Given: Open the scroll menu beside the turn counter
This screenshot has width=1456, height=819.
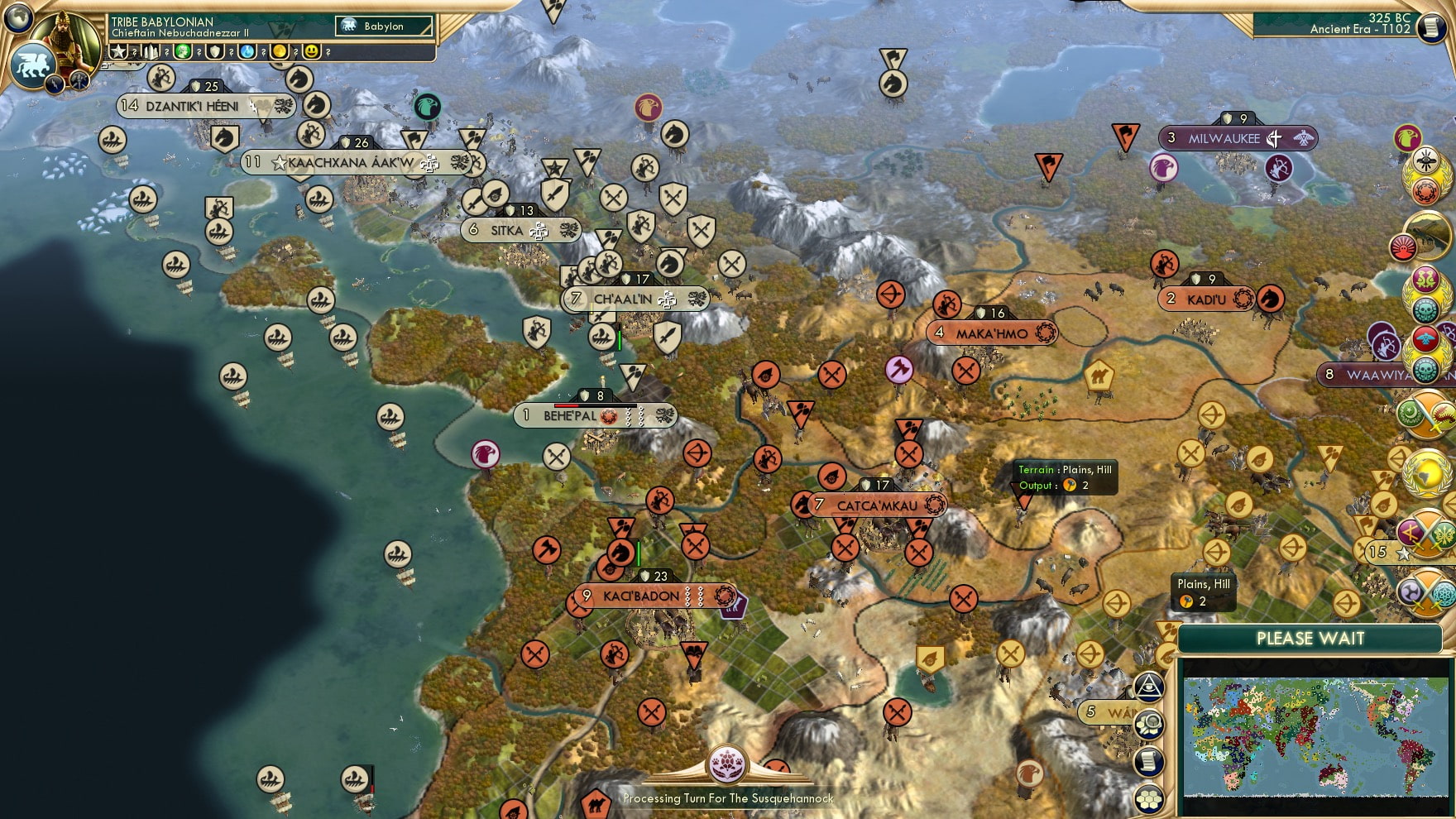Looking at the screenshot, I should tap(1430, 27).
